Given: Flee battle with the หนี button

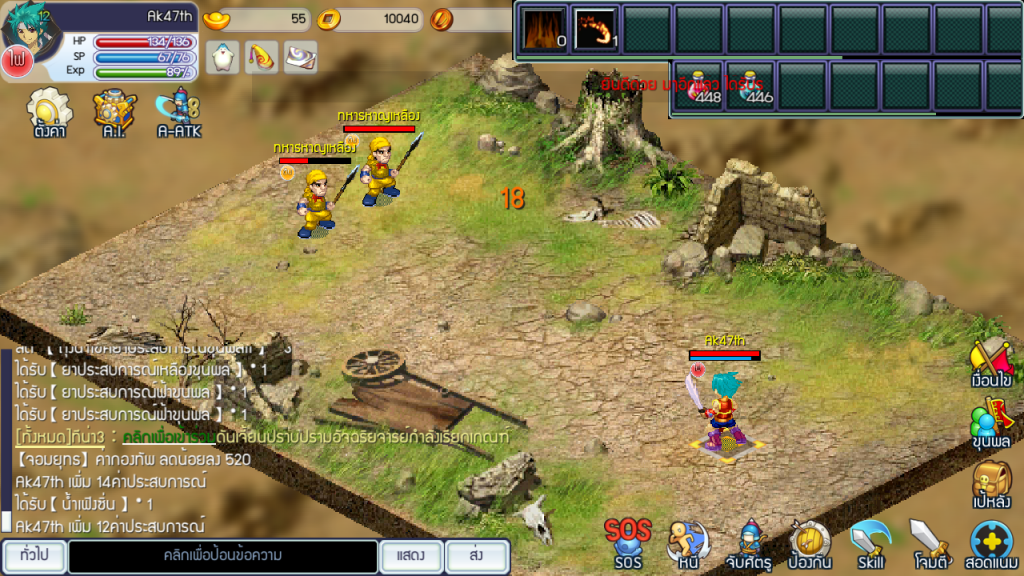Looking at the screenshot, I should (686, 543).
